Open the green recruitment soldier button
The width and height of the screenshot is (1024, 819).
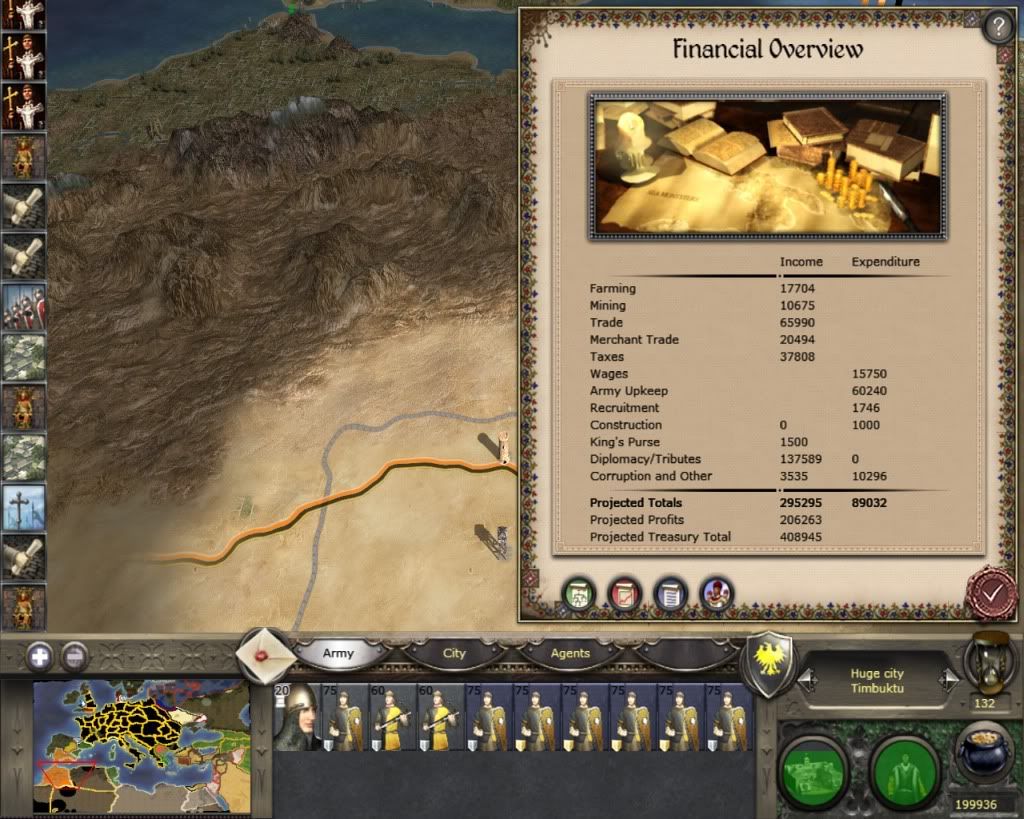(902, 770)
